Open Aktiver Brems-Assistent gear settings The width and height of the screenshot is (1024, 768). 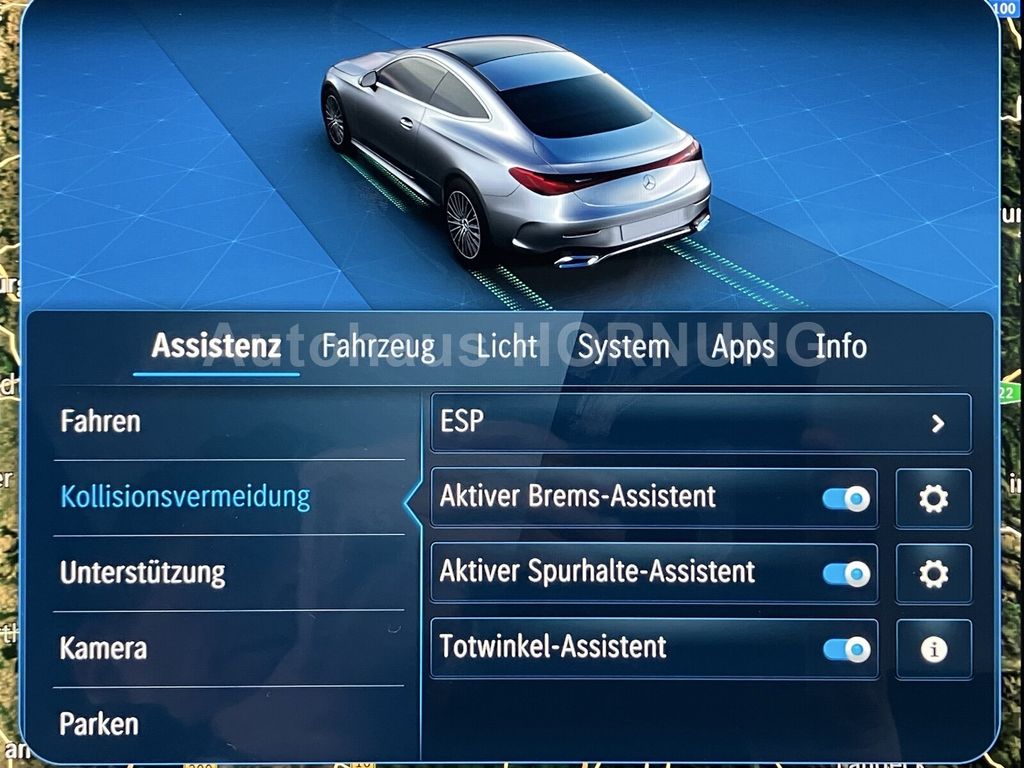pyautogui.click(x=933, y=498)
